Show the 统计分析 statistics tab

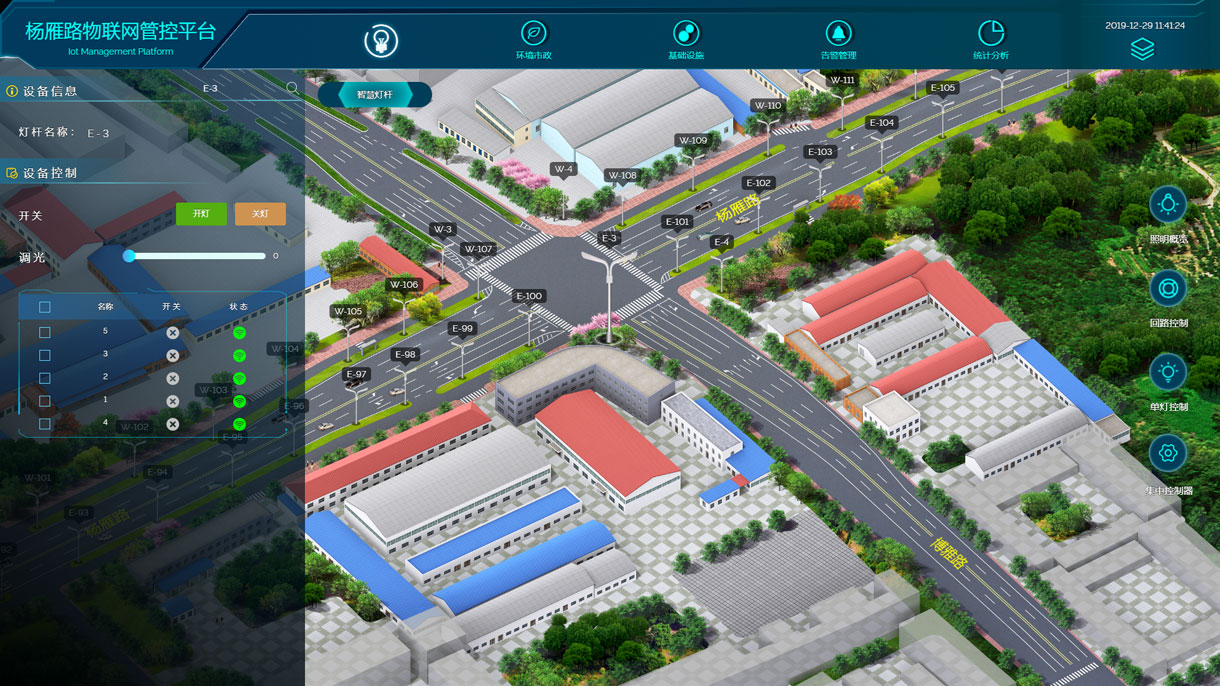(x=990, y=38)
